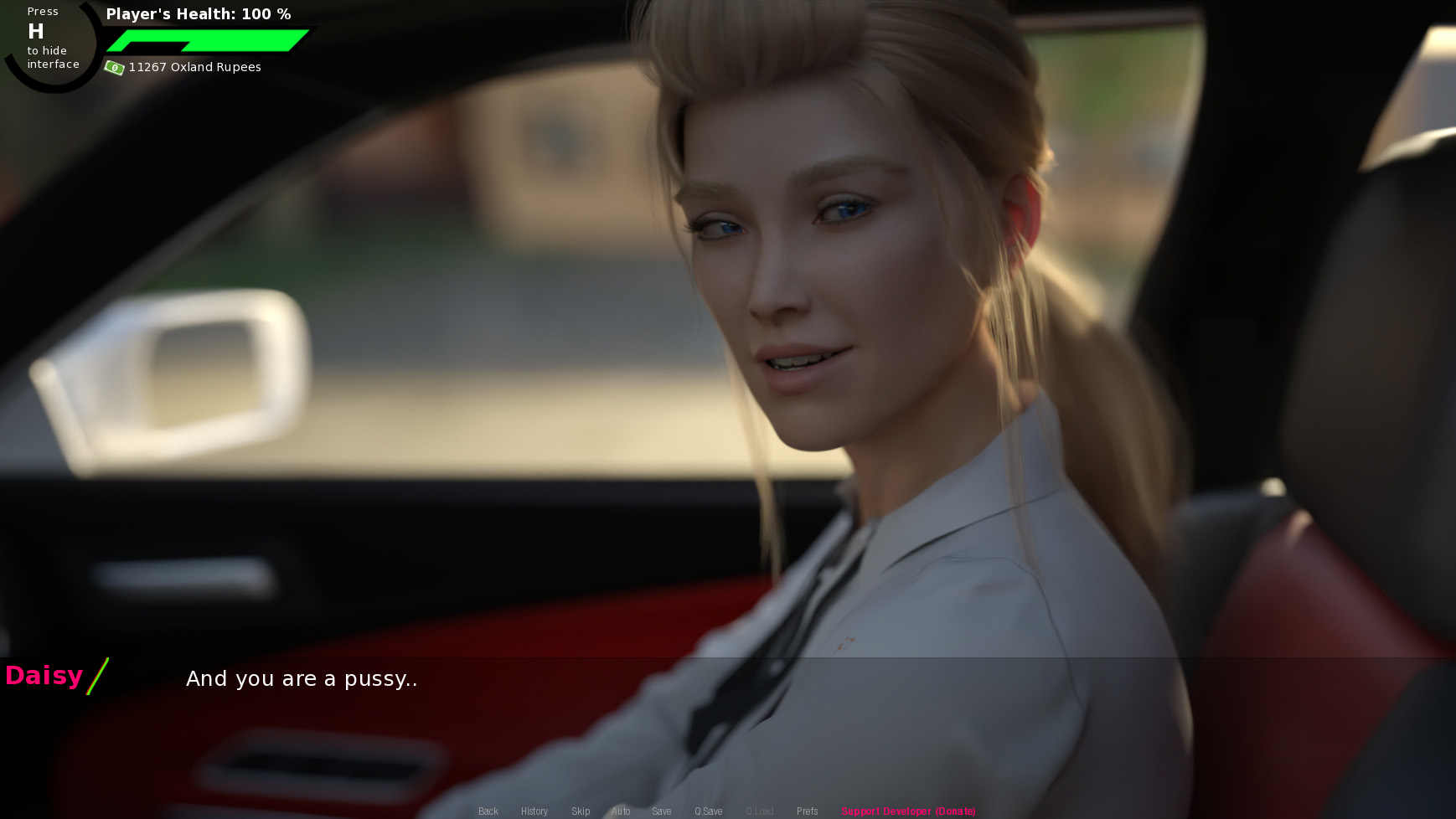Go back one dialogue line
This screenshot has height=819, width=1456.
[x=488, y=811]
